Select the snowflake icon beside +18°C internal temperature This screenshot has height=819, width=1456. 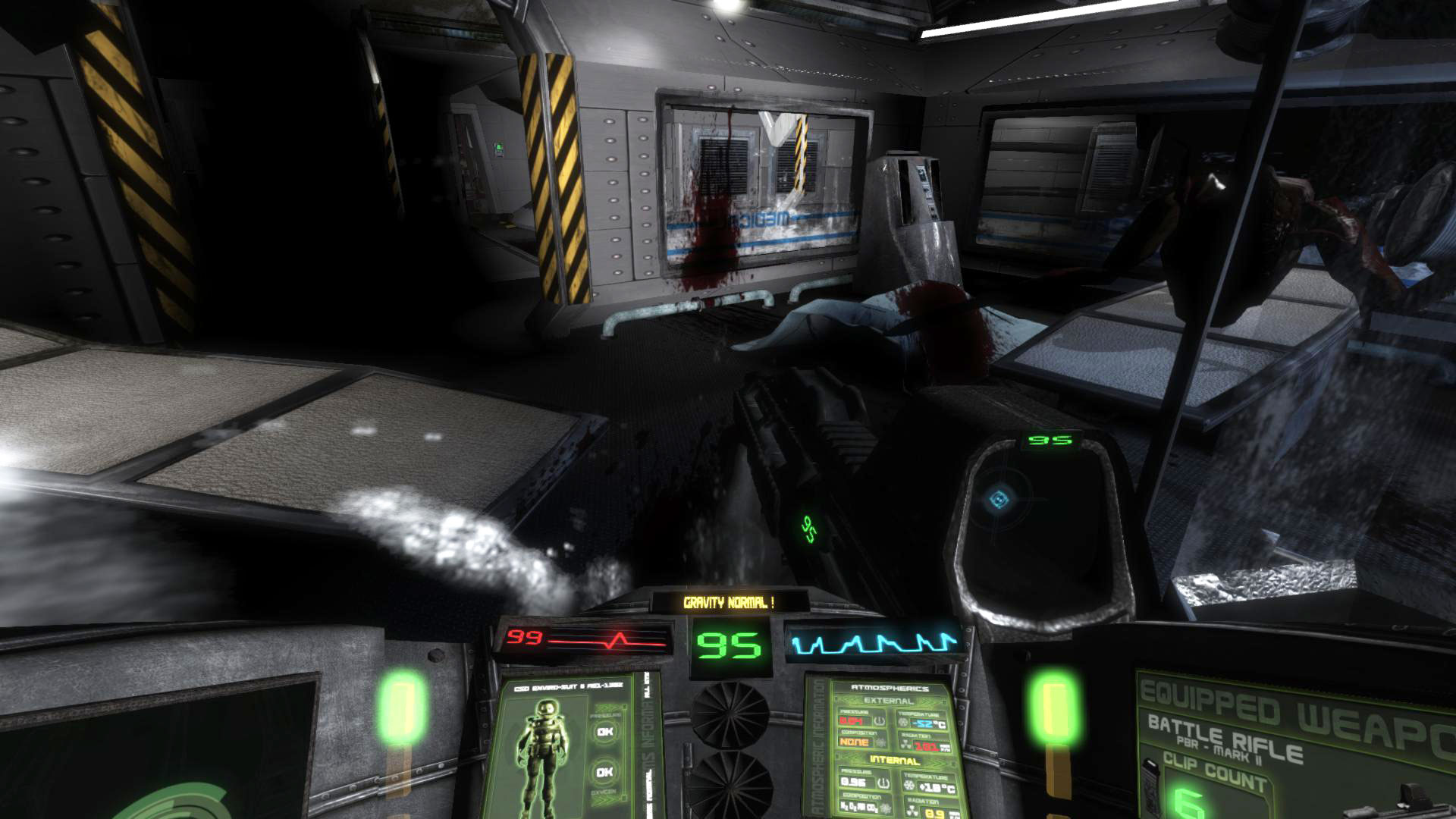(908, 784)
